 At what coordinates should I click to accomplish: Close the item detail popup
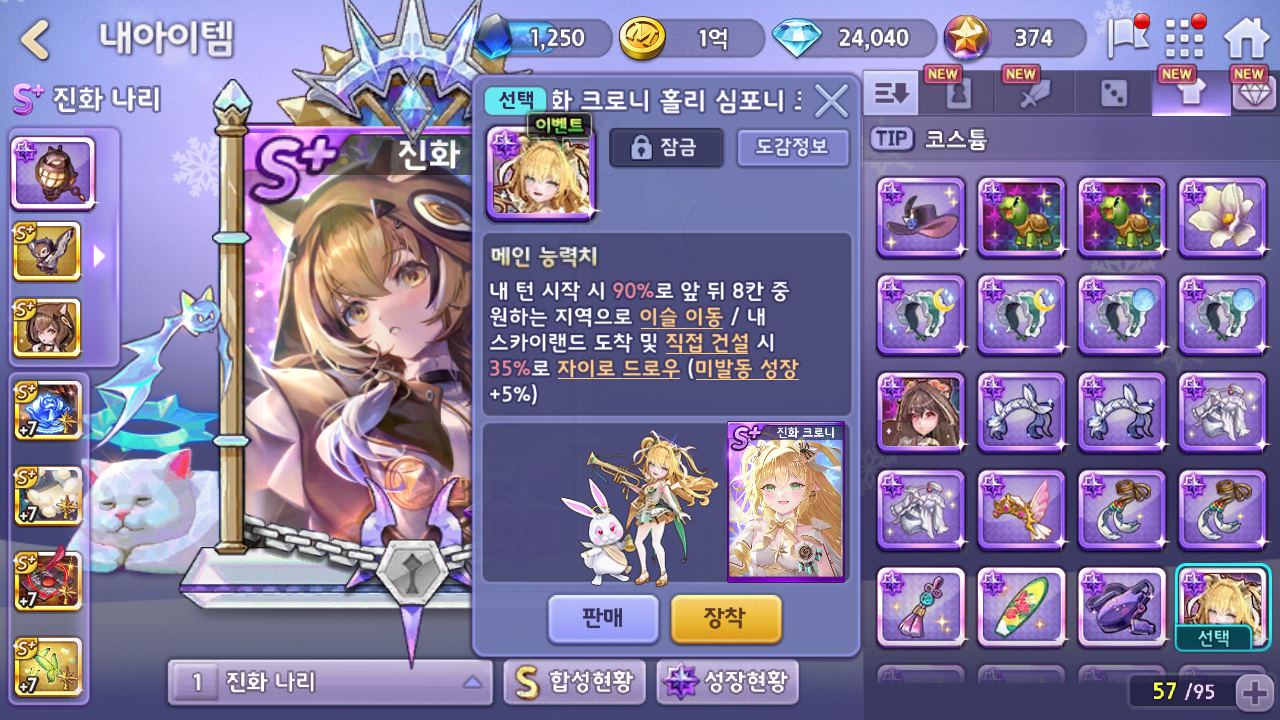(831, 100)
